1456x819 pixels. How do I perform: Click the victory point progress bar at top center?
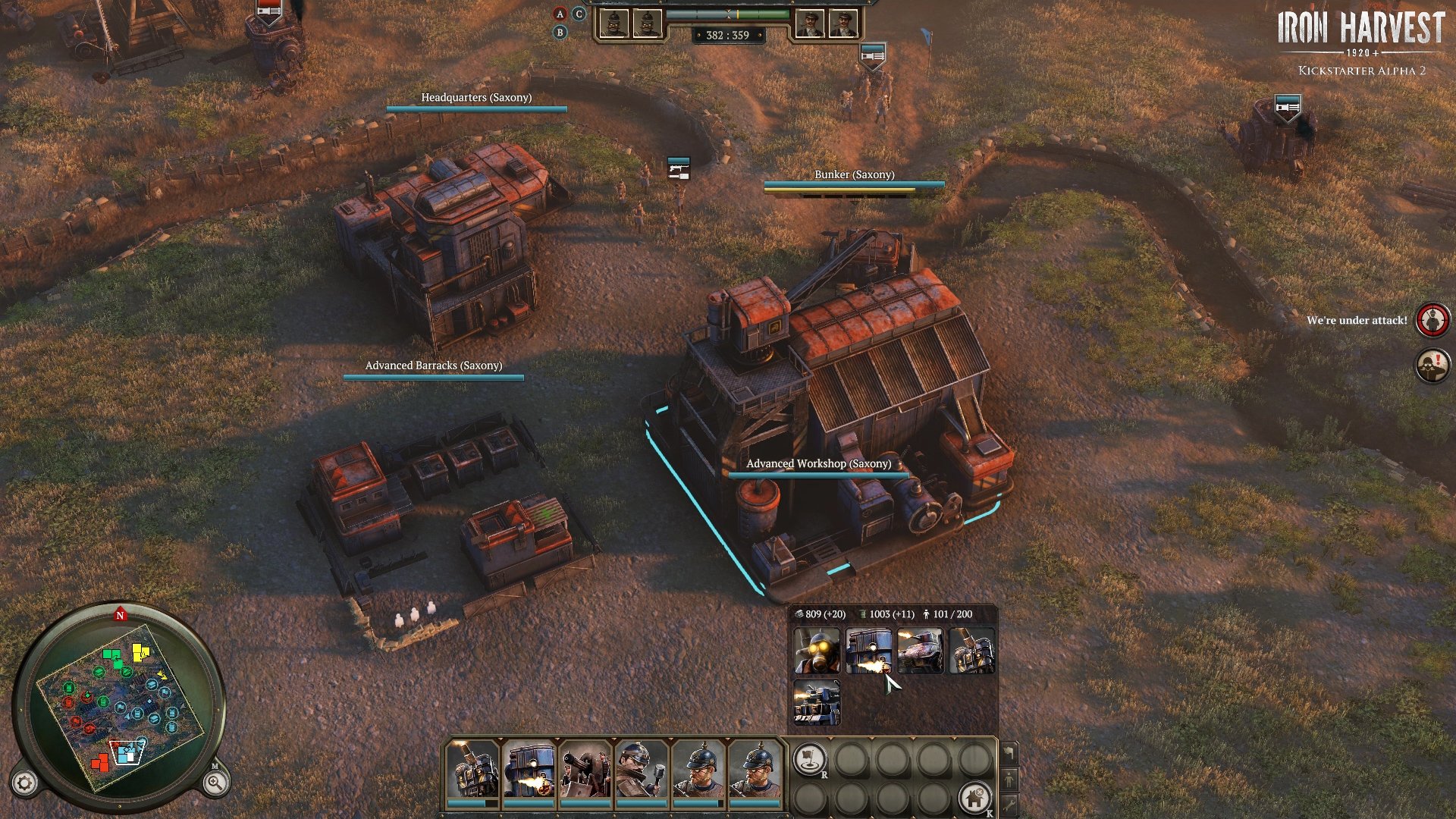pos(728,13)
